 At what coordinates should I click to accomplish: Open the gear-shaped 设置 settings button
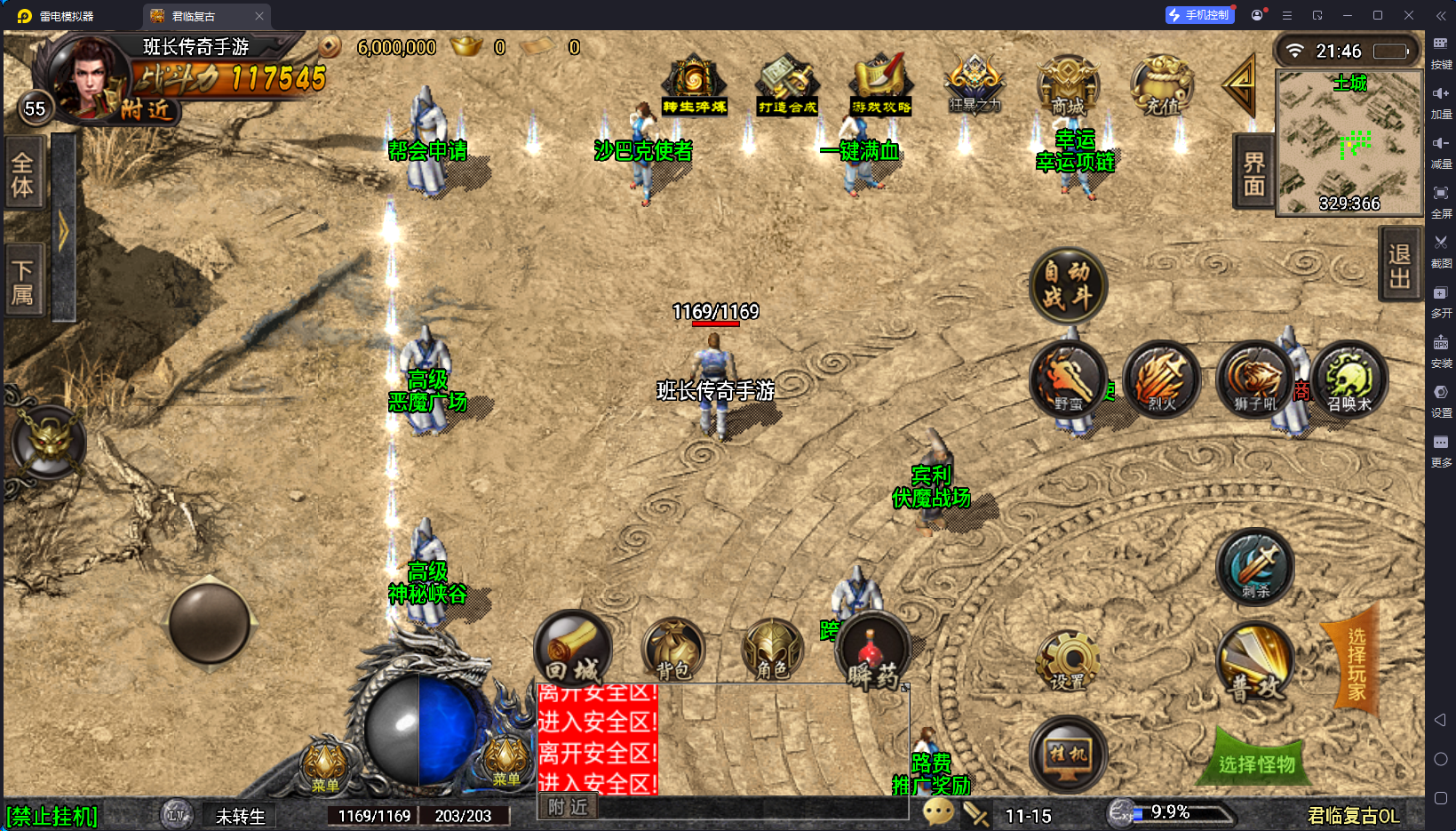tap(1068, 662)
